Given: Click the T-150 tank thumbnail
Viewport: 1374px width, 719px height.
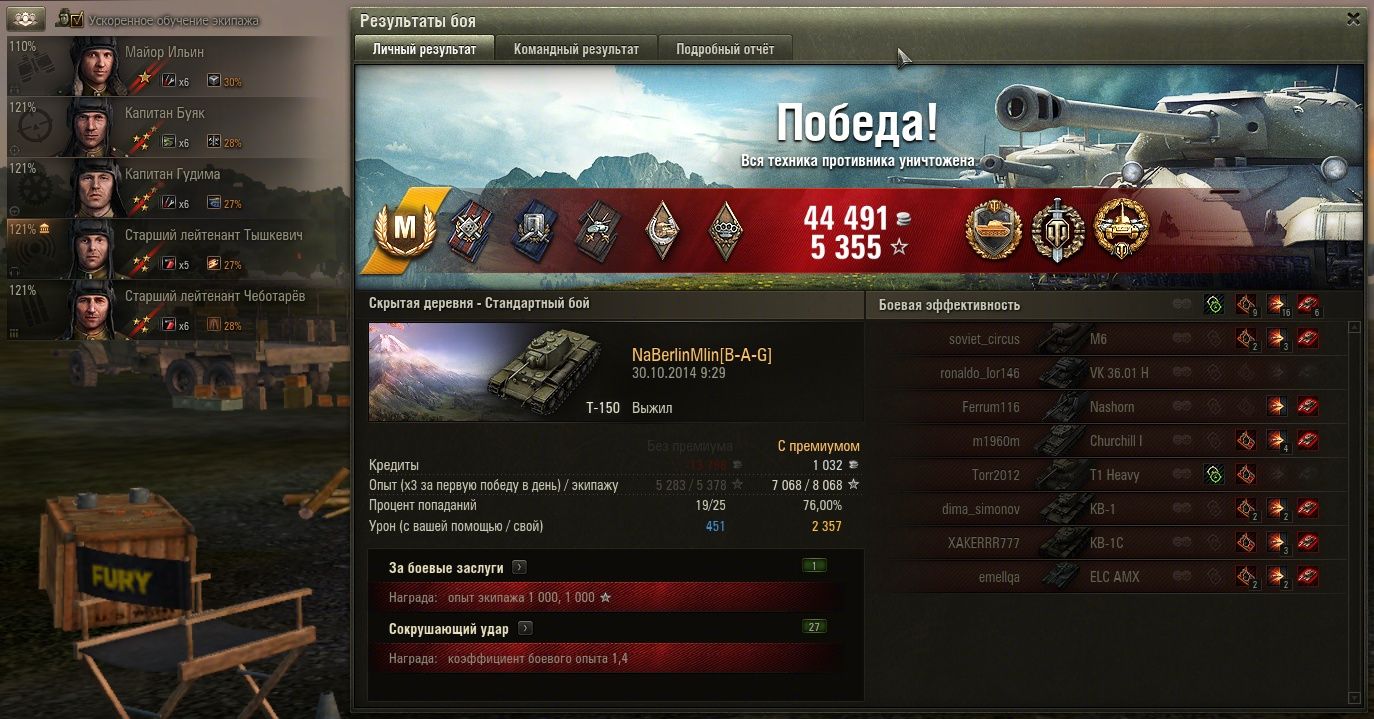Looking at the screenshot, I should point(491,371).
